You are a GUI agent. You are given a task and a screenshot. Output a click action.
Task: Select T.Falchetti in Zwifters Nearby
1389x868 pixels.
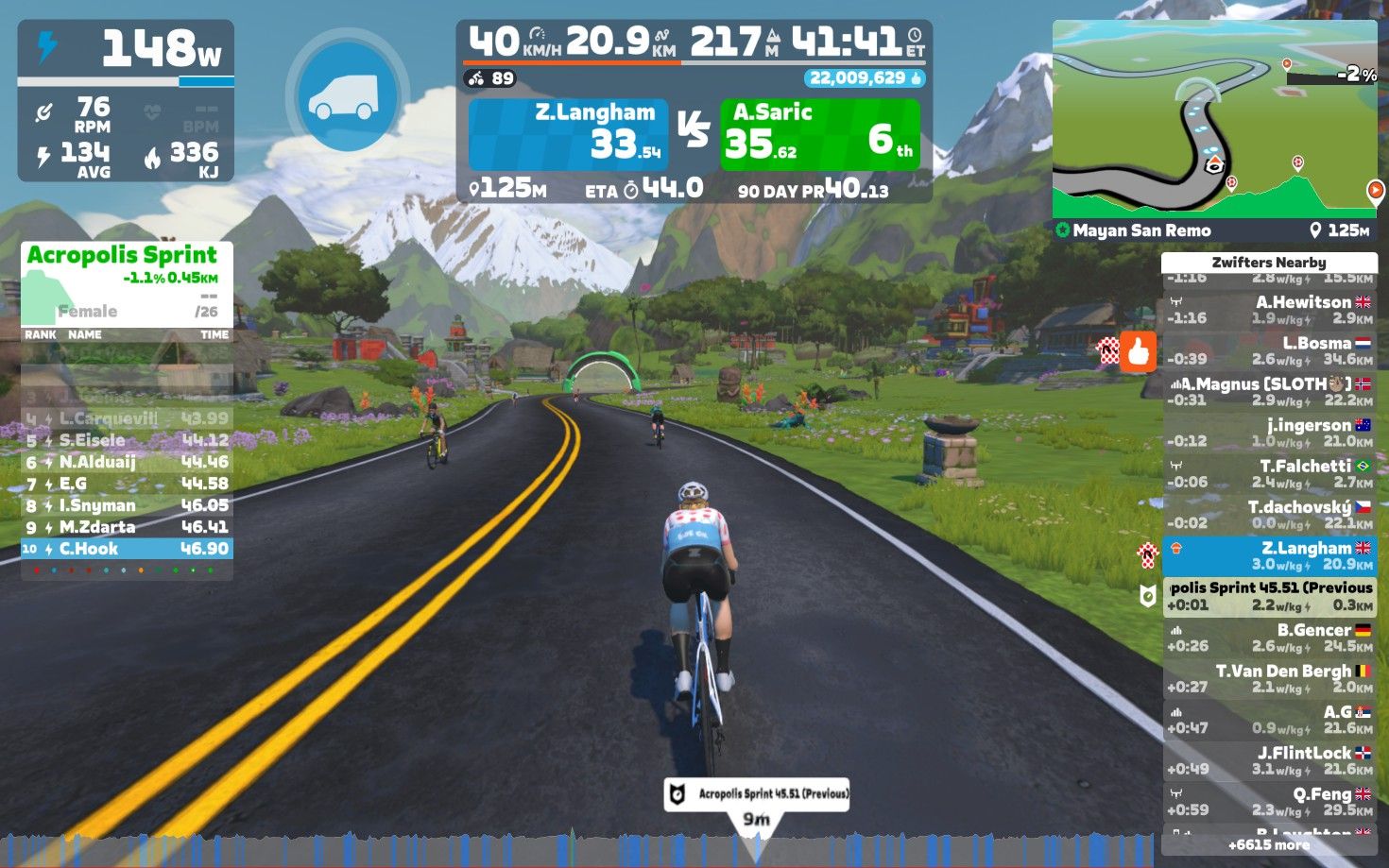tap(1268, 473)
